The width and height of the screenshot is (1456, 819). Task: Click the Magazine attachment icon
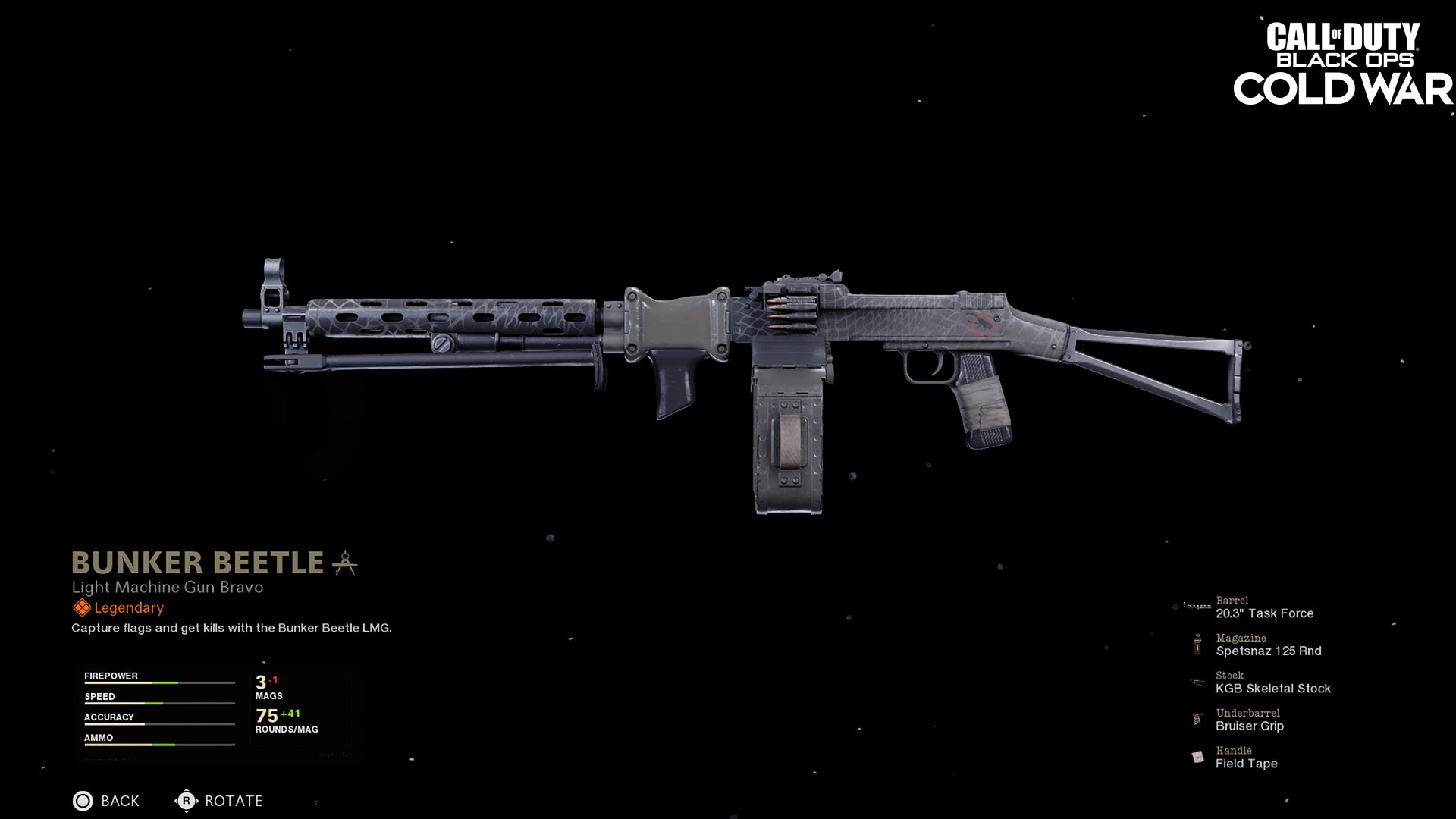1197,645
